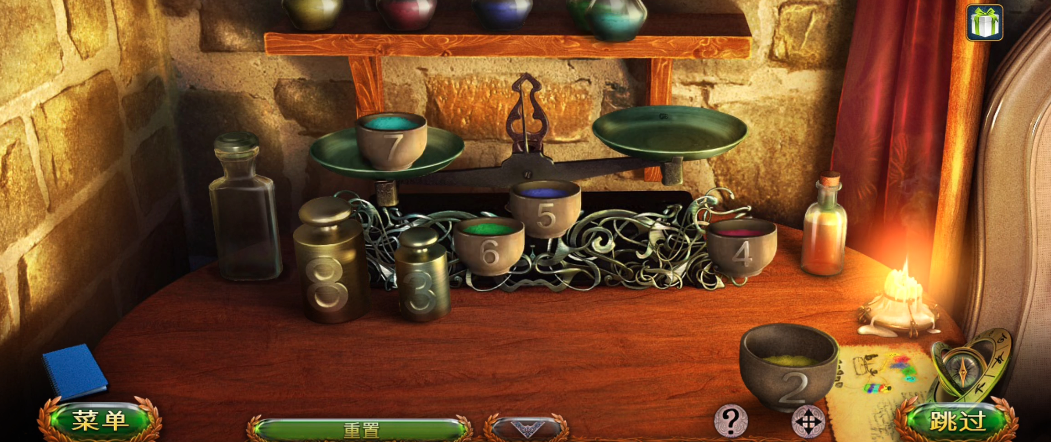Skip the puzzle with 跳过

pos(957,421)
